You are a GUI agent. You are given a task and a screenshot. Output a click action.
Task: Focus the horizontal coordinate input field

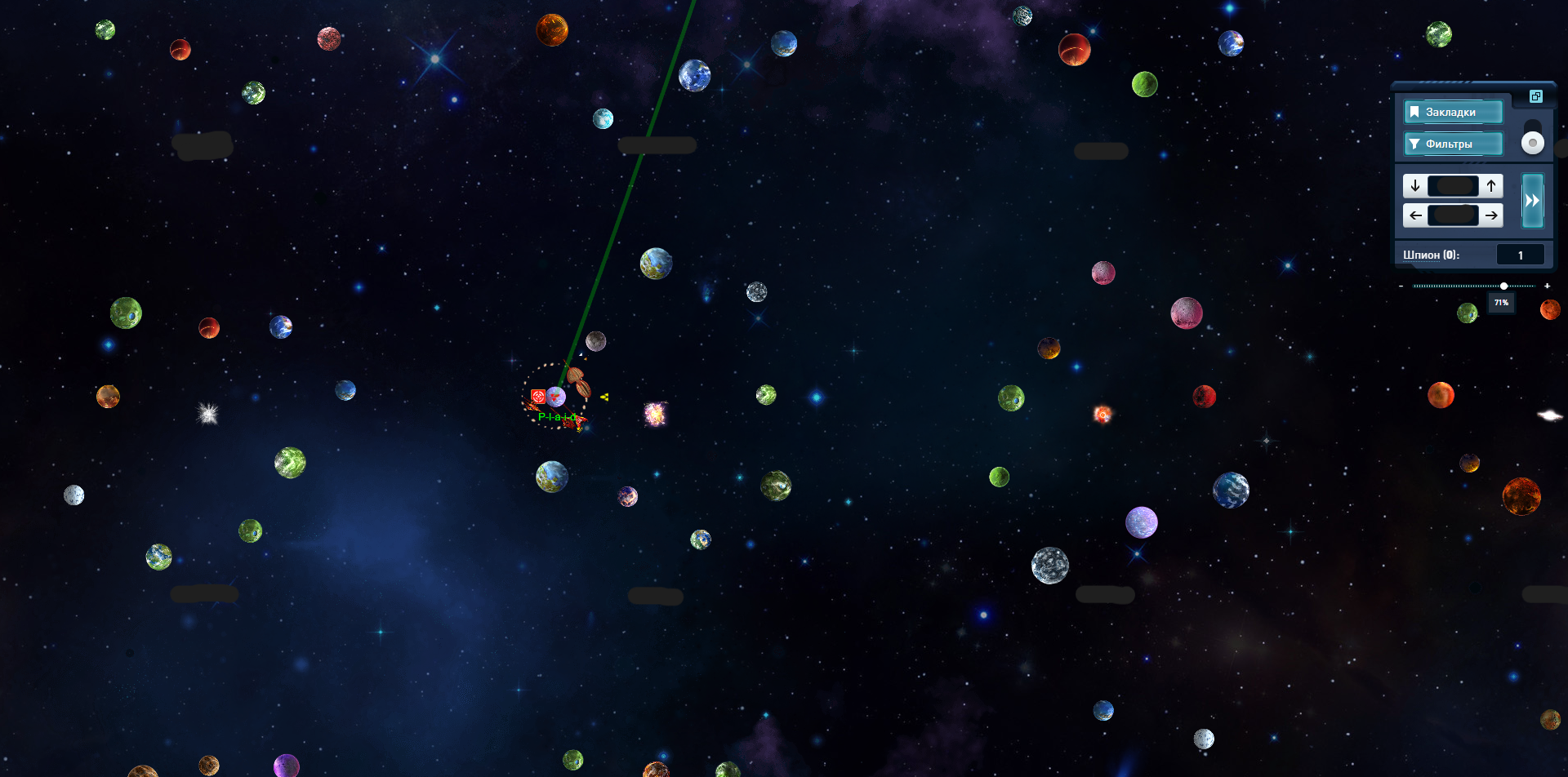click(1454, 215)
